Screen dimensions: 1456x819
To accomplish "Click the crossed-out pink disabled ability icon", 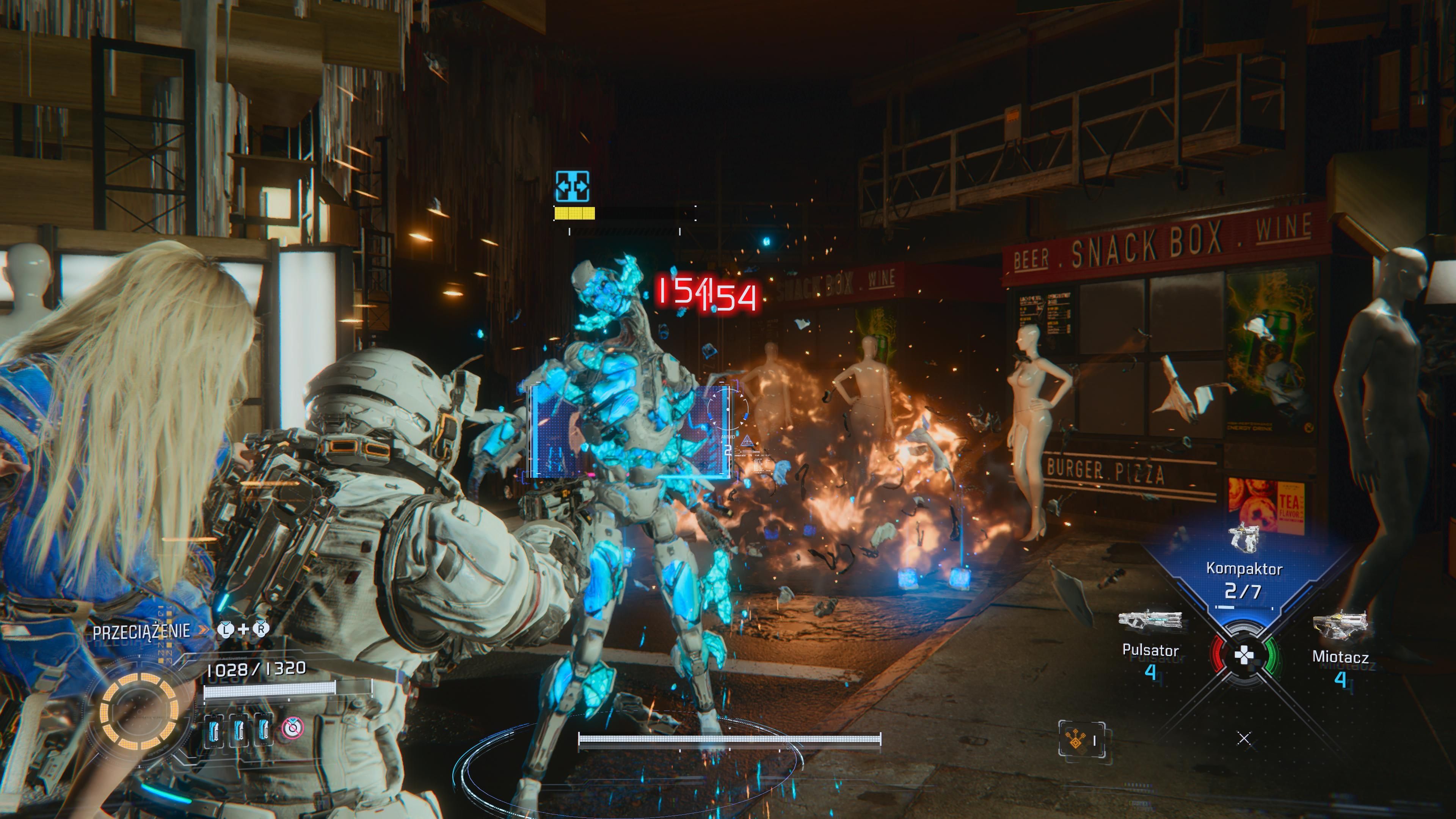I will click(x=293, y=728).
